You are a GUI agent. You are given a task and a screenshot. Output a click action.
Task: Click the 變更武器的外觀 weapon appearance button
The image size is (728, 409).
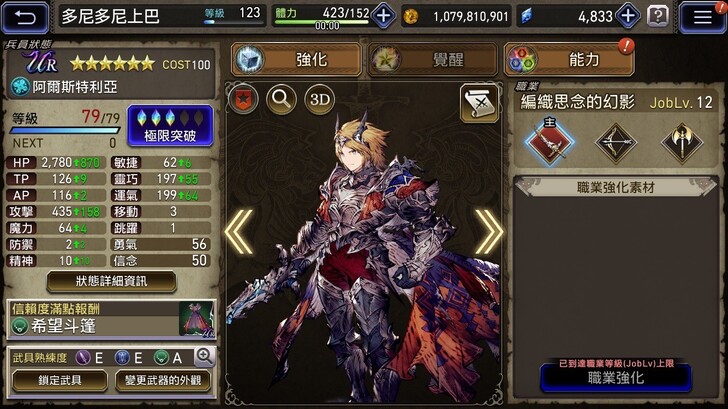pos(164,381)
